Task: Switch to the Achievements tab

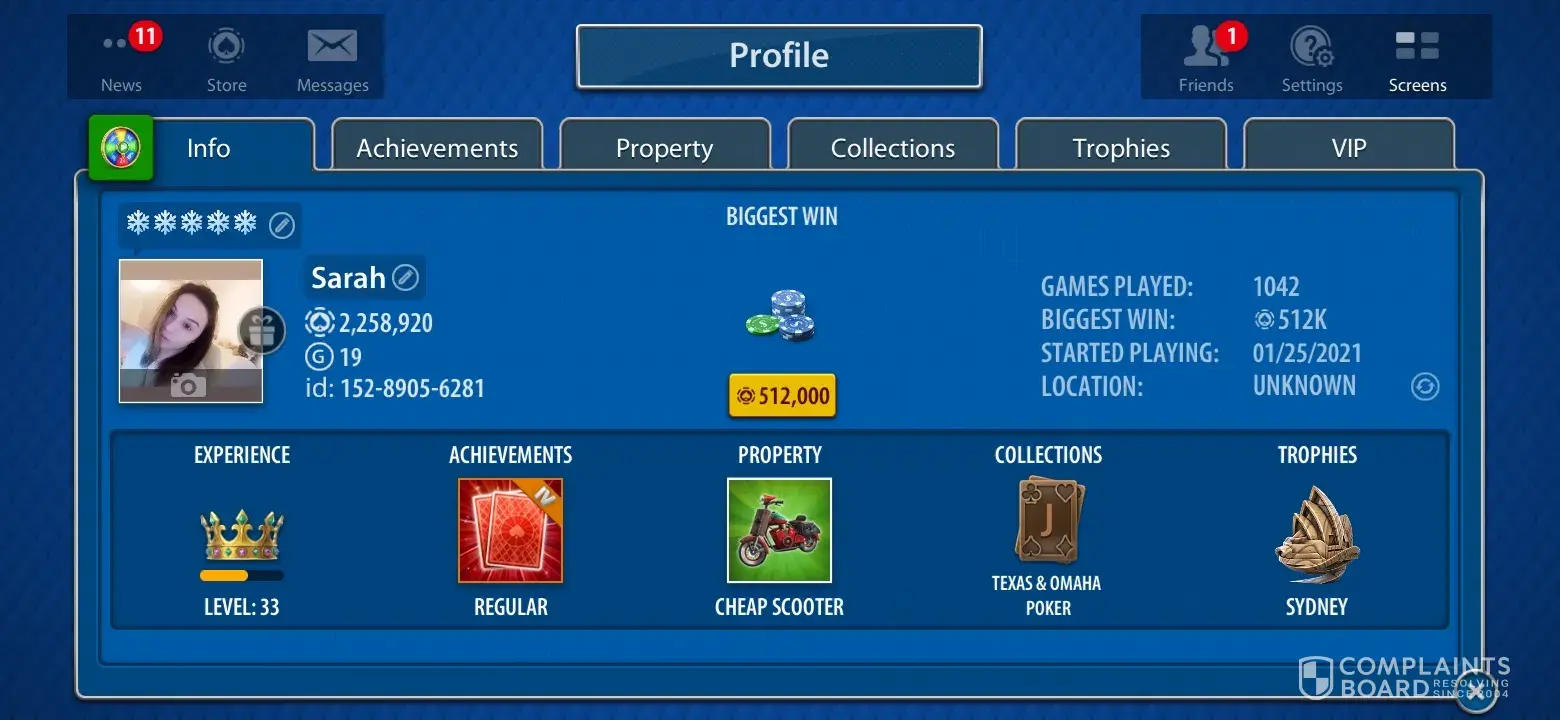Action: point(437,148)
